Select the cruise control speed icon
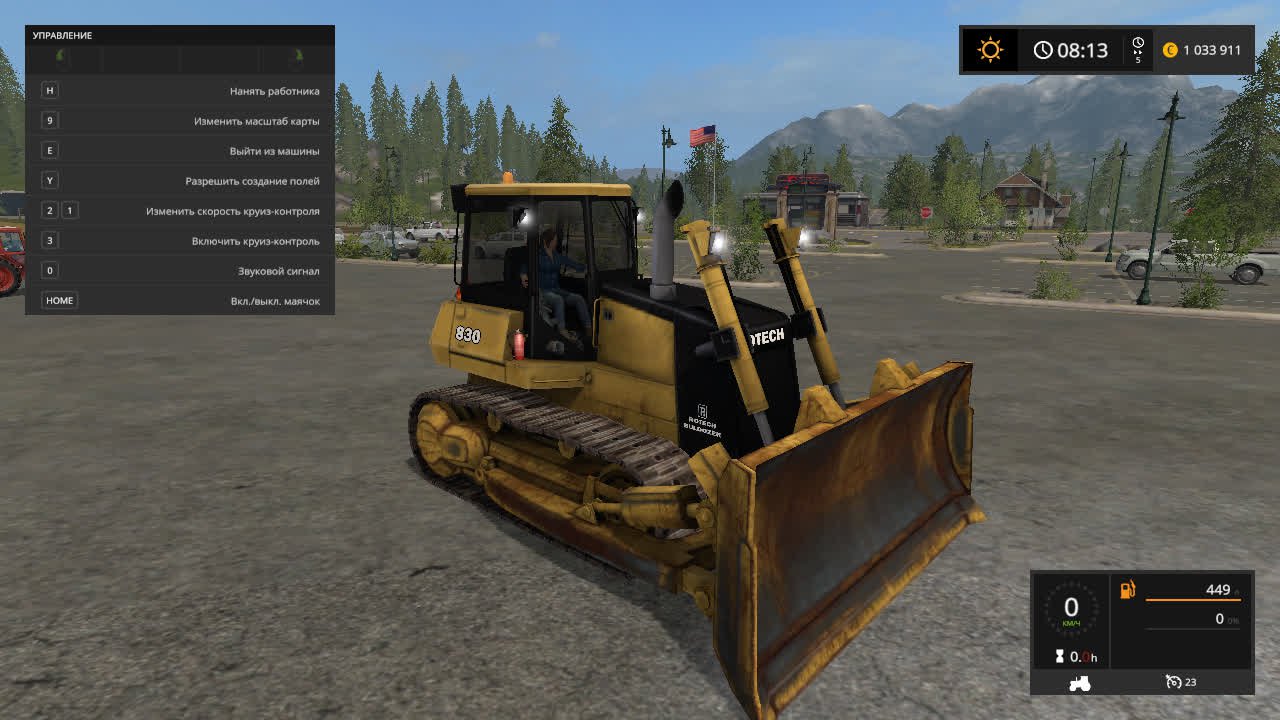Screen dimensions: 1280x720 (1174, 682)
